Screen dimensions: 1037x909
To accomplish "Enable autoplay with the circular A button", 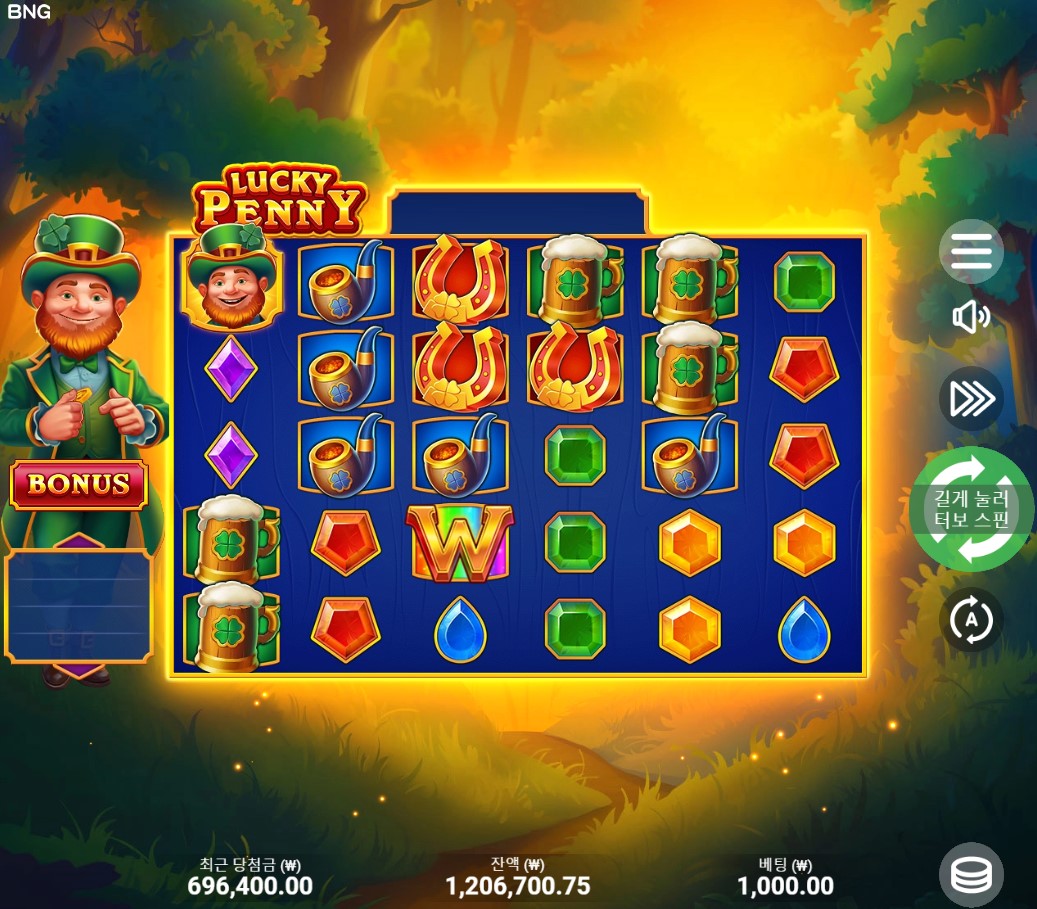I will point(971,621).
